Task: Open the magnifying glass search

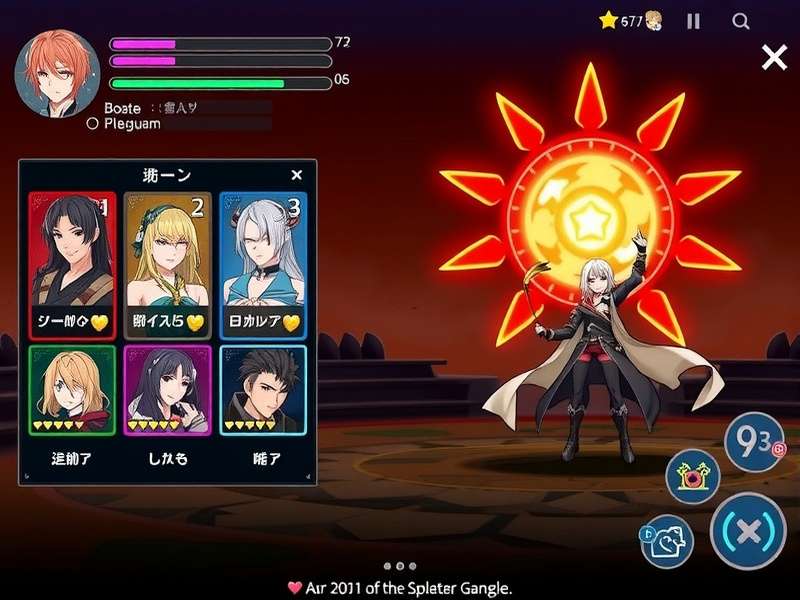Action: [x=741, y=21]
